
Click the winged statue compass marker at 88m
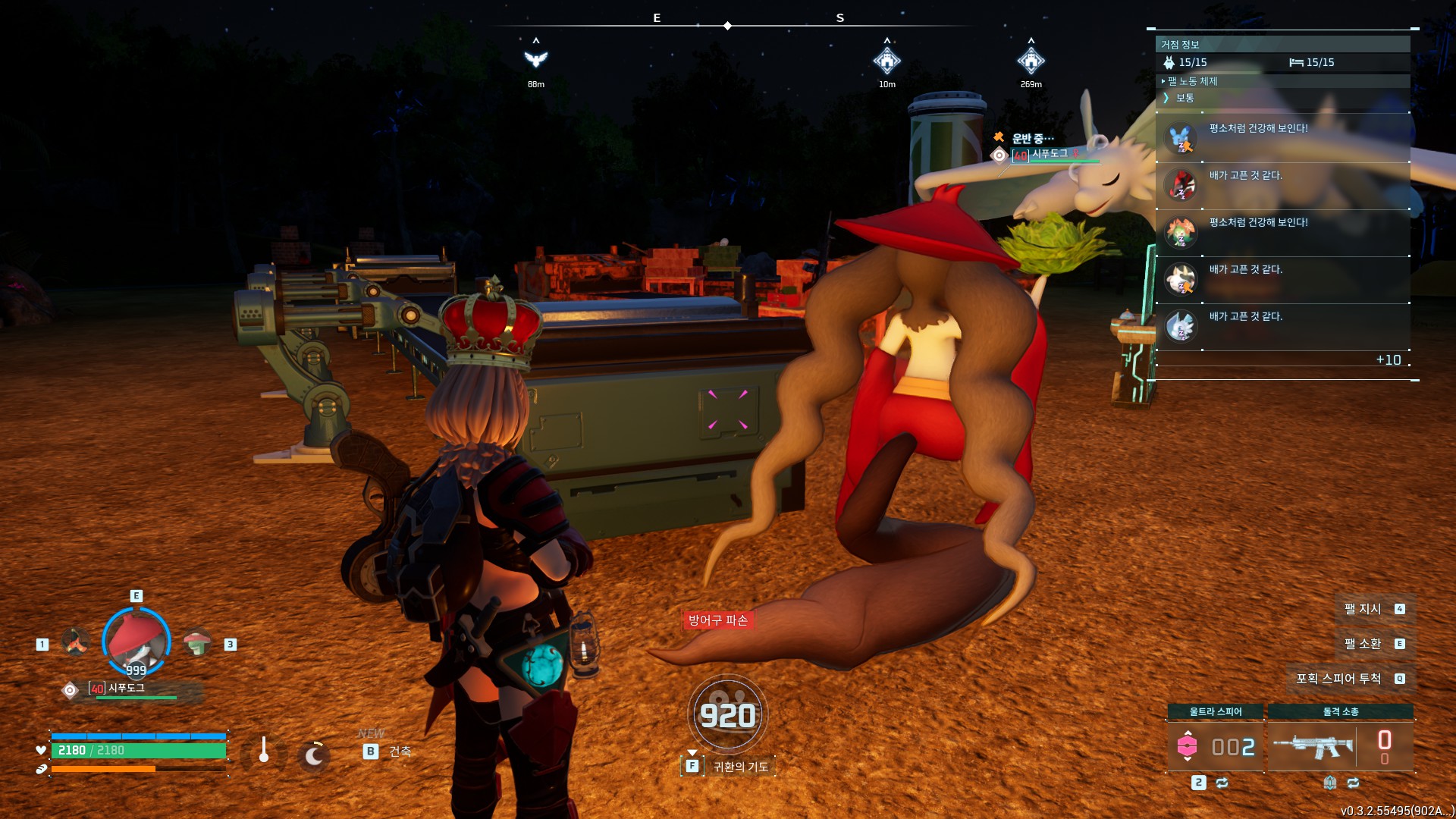point(536,59)
